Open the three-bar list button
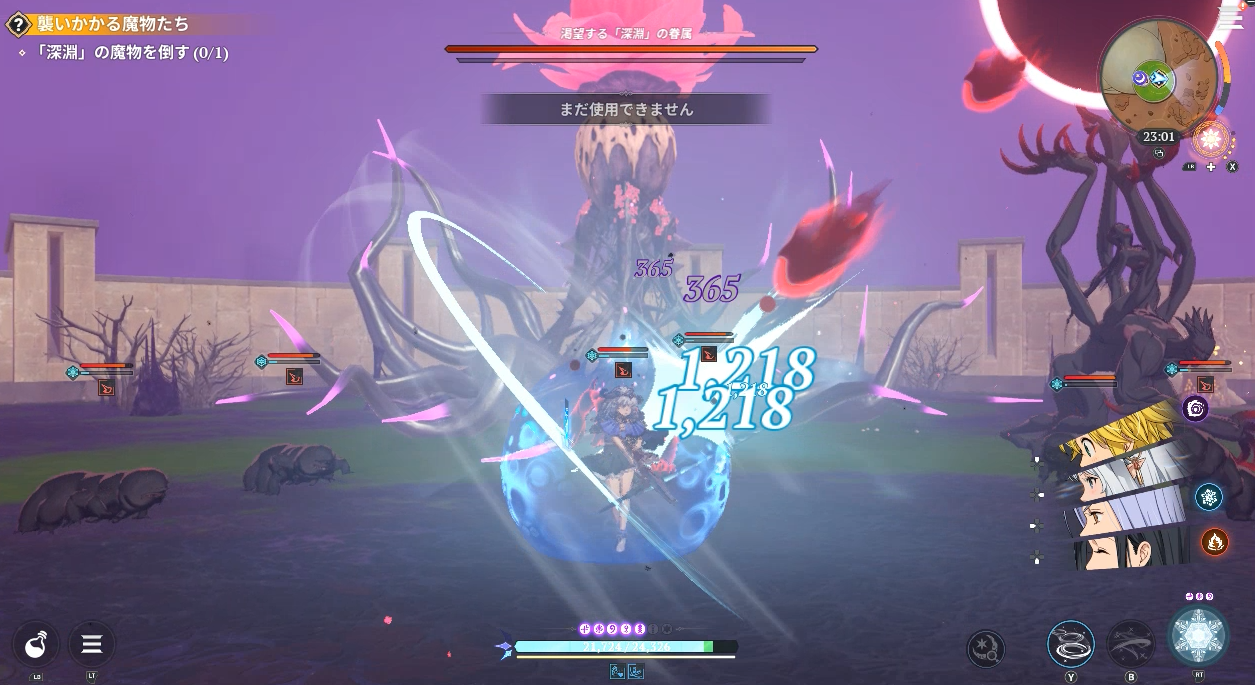1255x685 pixels. 92,643
